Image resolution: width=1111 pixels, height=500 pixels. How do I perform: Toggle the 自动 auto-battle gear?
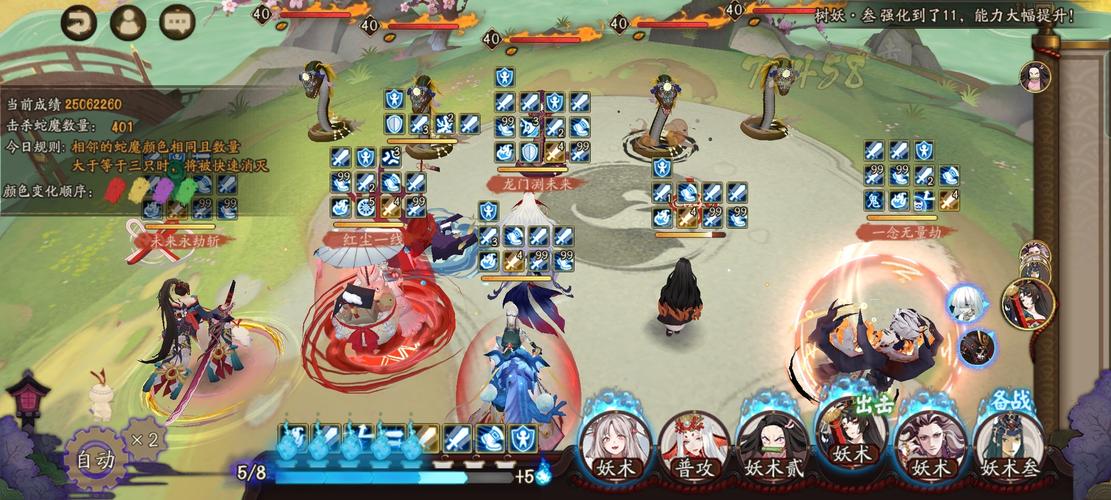point(98,460)
